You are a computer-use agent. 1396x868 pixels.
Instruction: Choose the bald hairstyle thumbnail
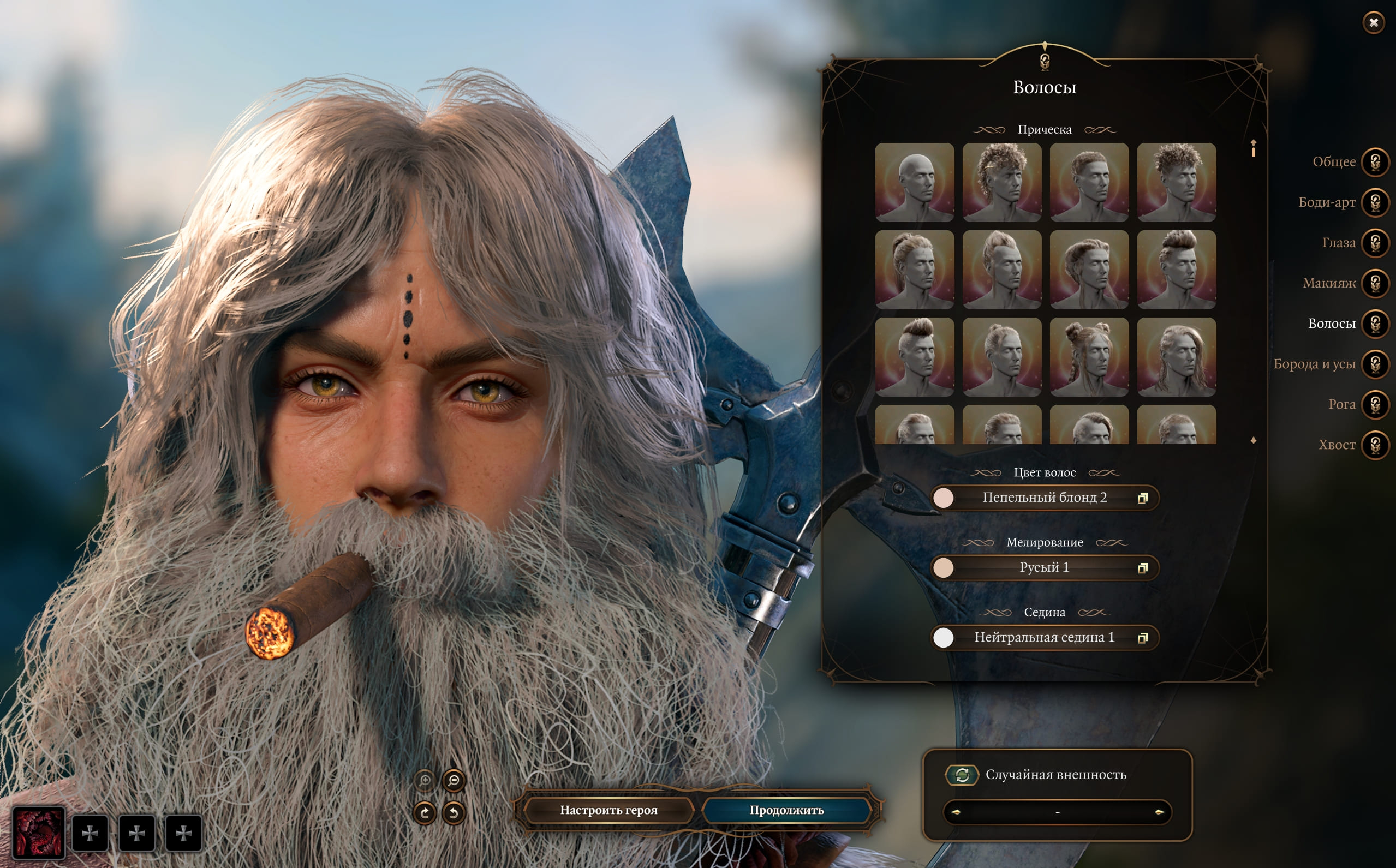point(914,183)
